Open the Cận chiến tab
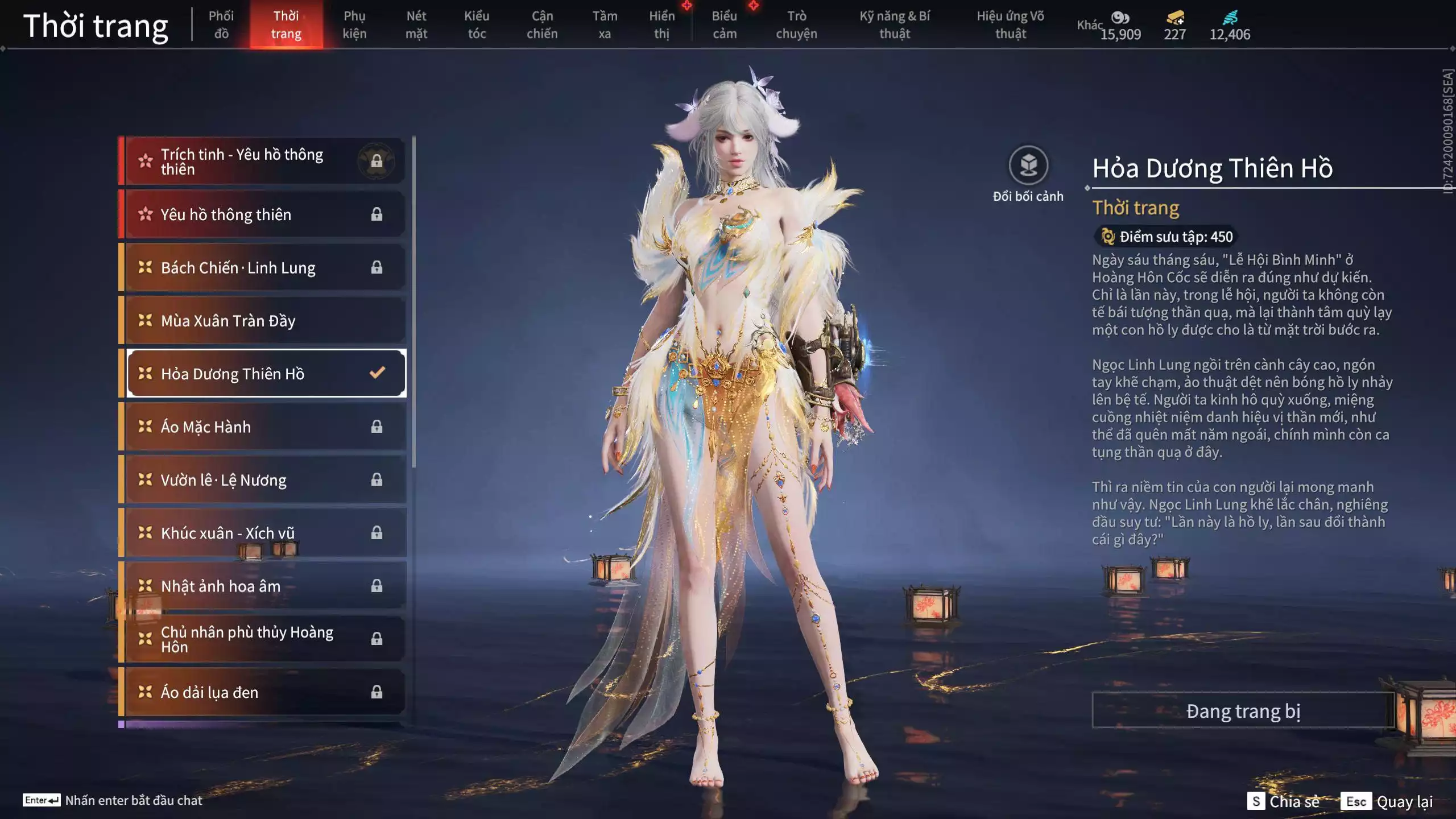The height and width of the screenshot is (819, 1456). 542,24
